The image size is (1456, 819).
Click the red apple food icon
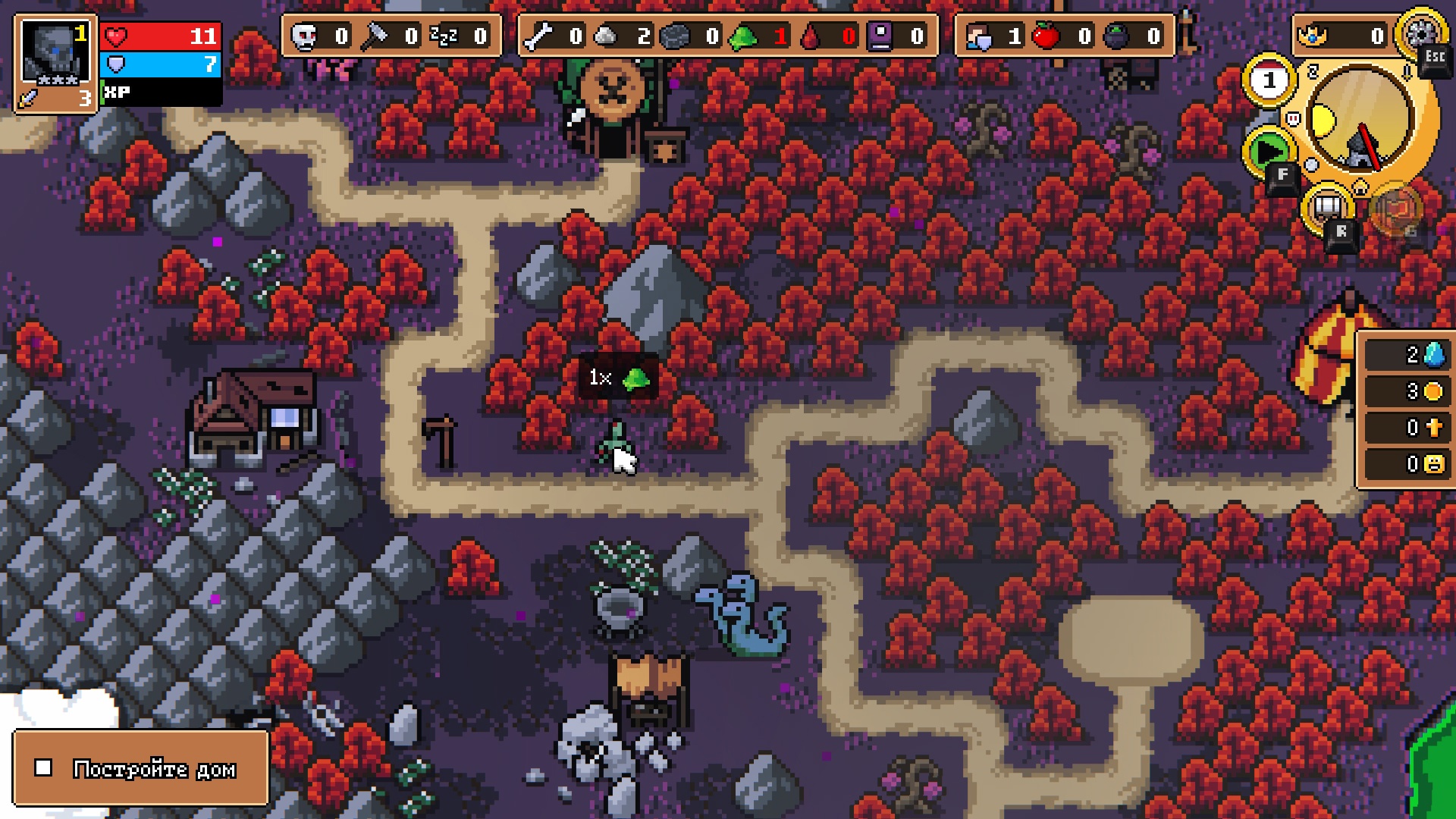tap(1046, 36)
